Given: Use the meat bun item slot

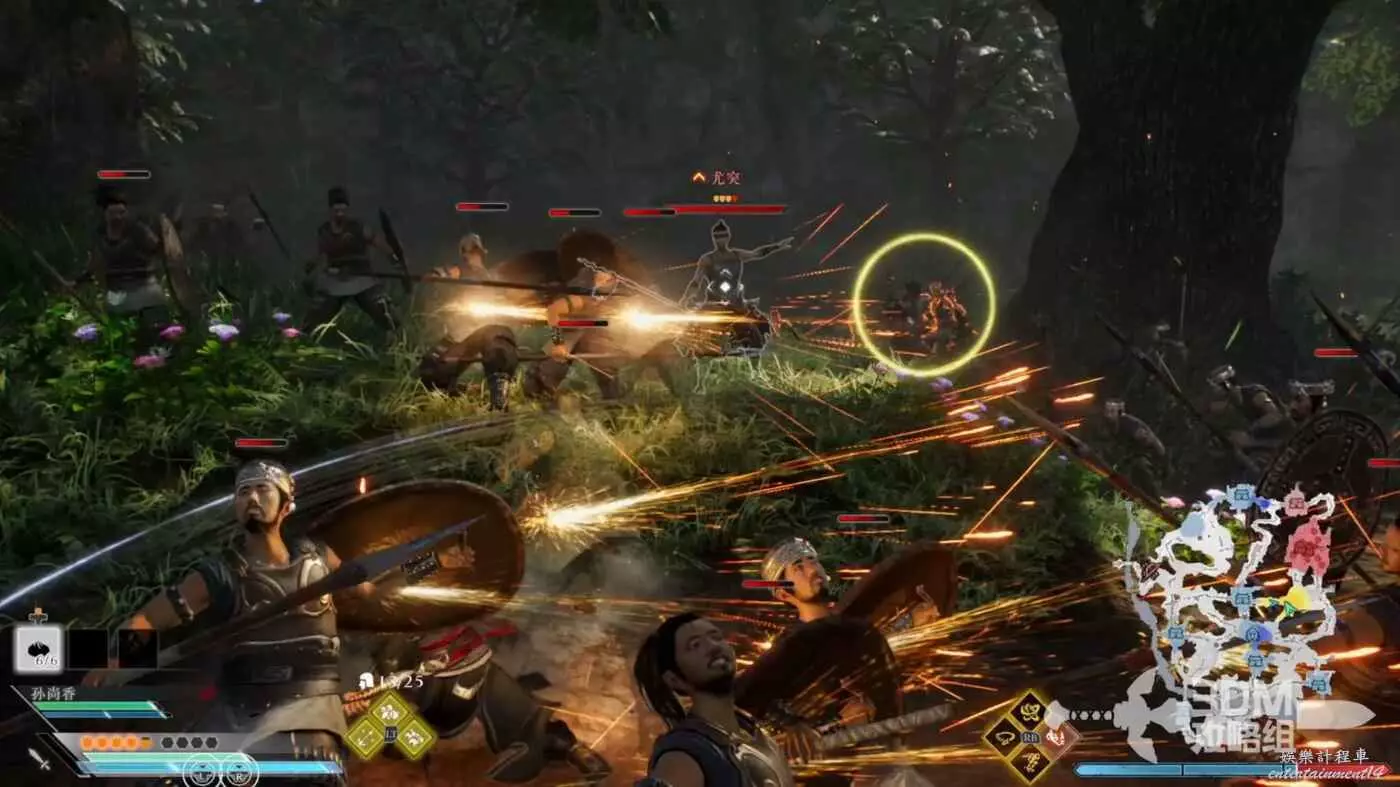Looking at the screenshot, I should pyautogui.click(x=38, y=648).
